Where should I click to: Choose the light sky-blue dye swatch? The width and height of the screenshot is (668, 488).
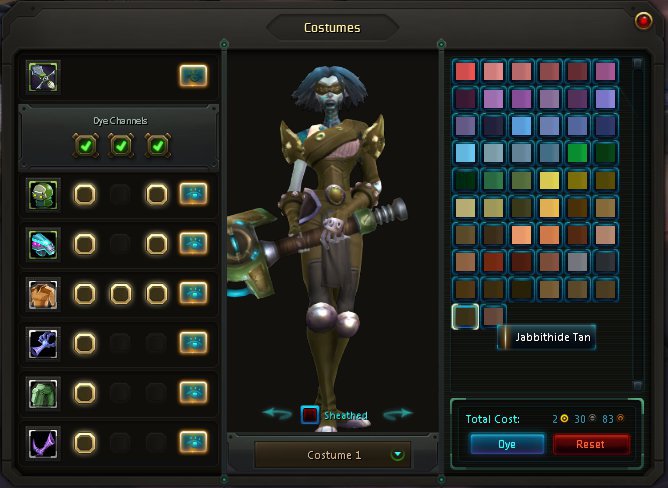[x=465, y=153]
